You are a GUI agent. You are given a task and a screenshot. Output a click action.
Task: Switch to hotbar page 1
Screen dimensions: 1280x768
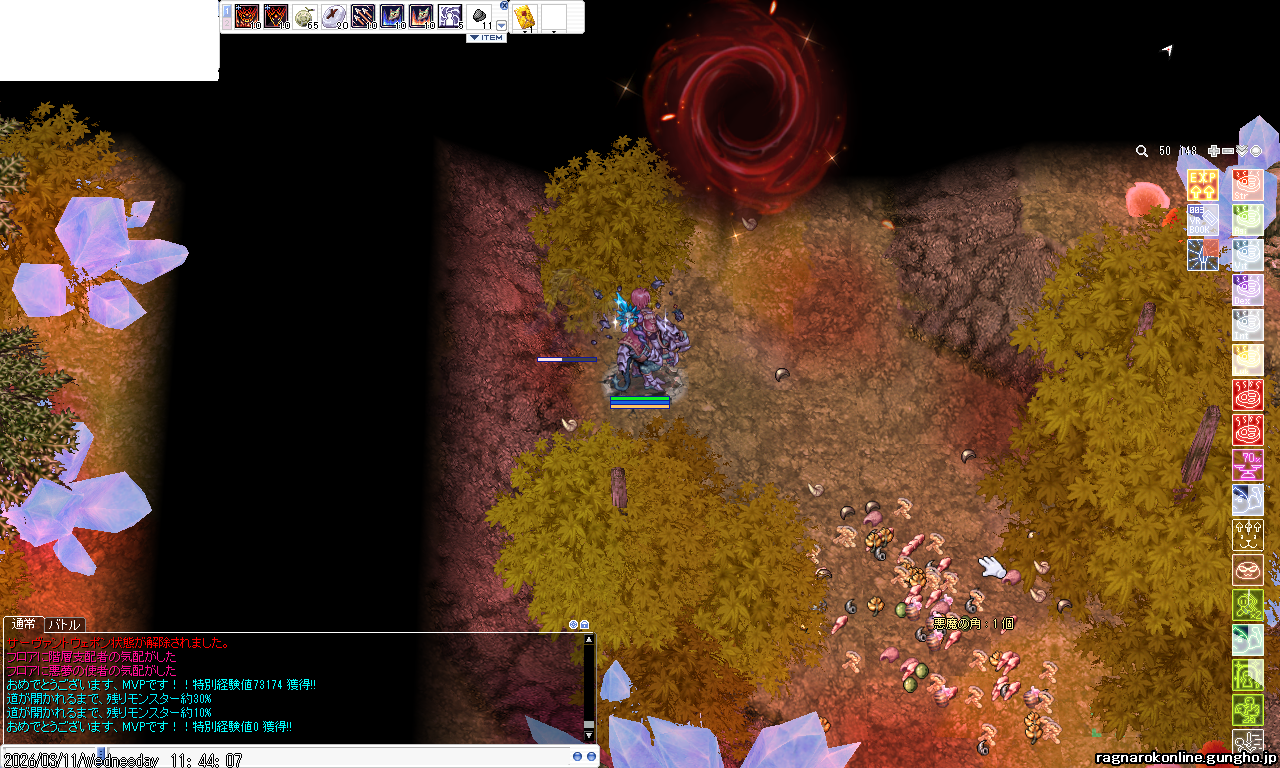click(x=227, y=13)
